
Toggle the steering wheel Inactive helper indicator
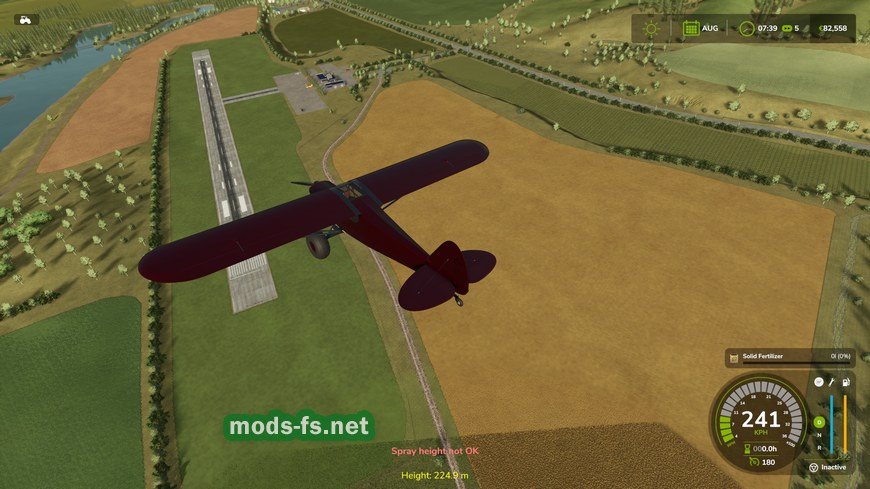814,467
